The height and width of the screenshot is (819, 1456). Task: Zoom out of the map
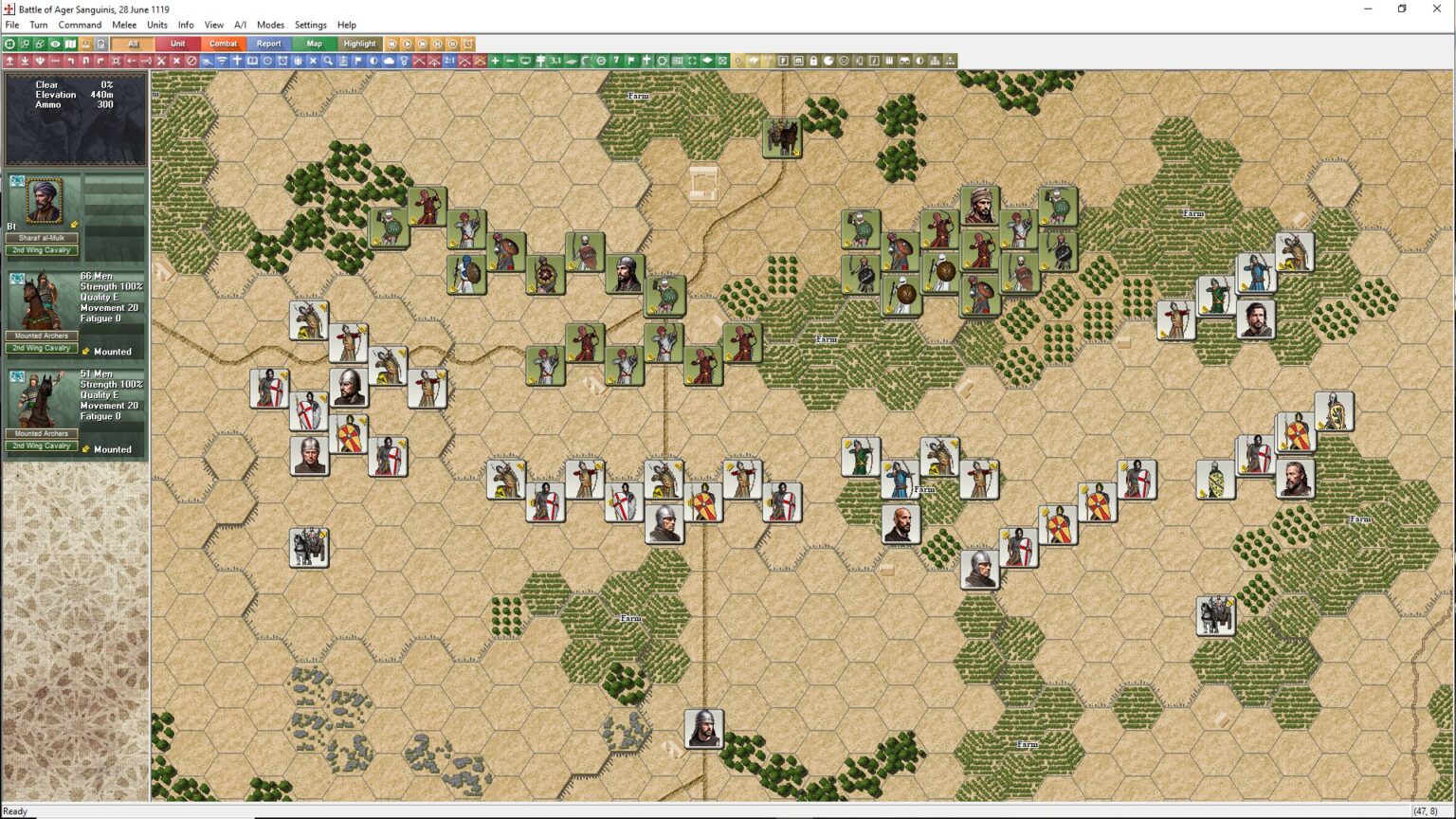pyautogui.click(x=510, y=60)
